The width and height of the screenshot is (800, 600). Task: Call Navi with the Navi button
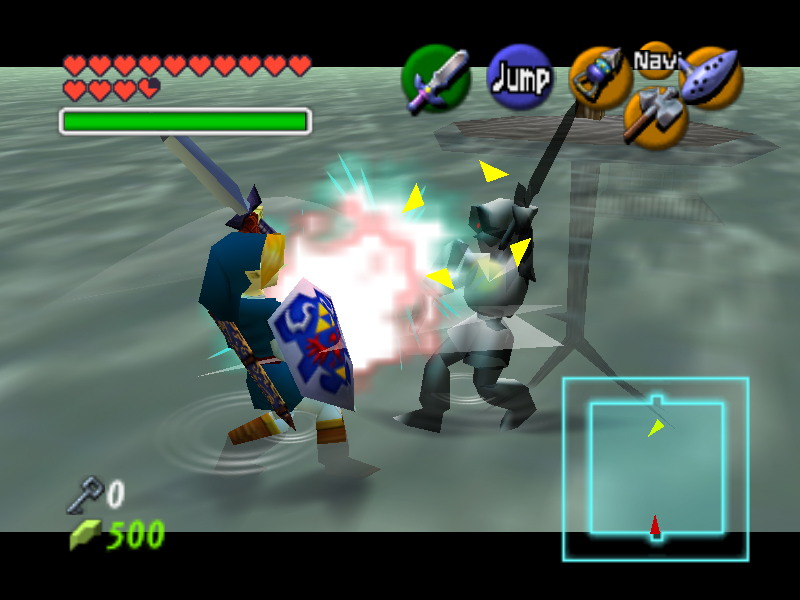656,60
